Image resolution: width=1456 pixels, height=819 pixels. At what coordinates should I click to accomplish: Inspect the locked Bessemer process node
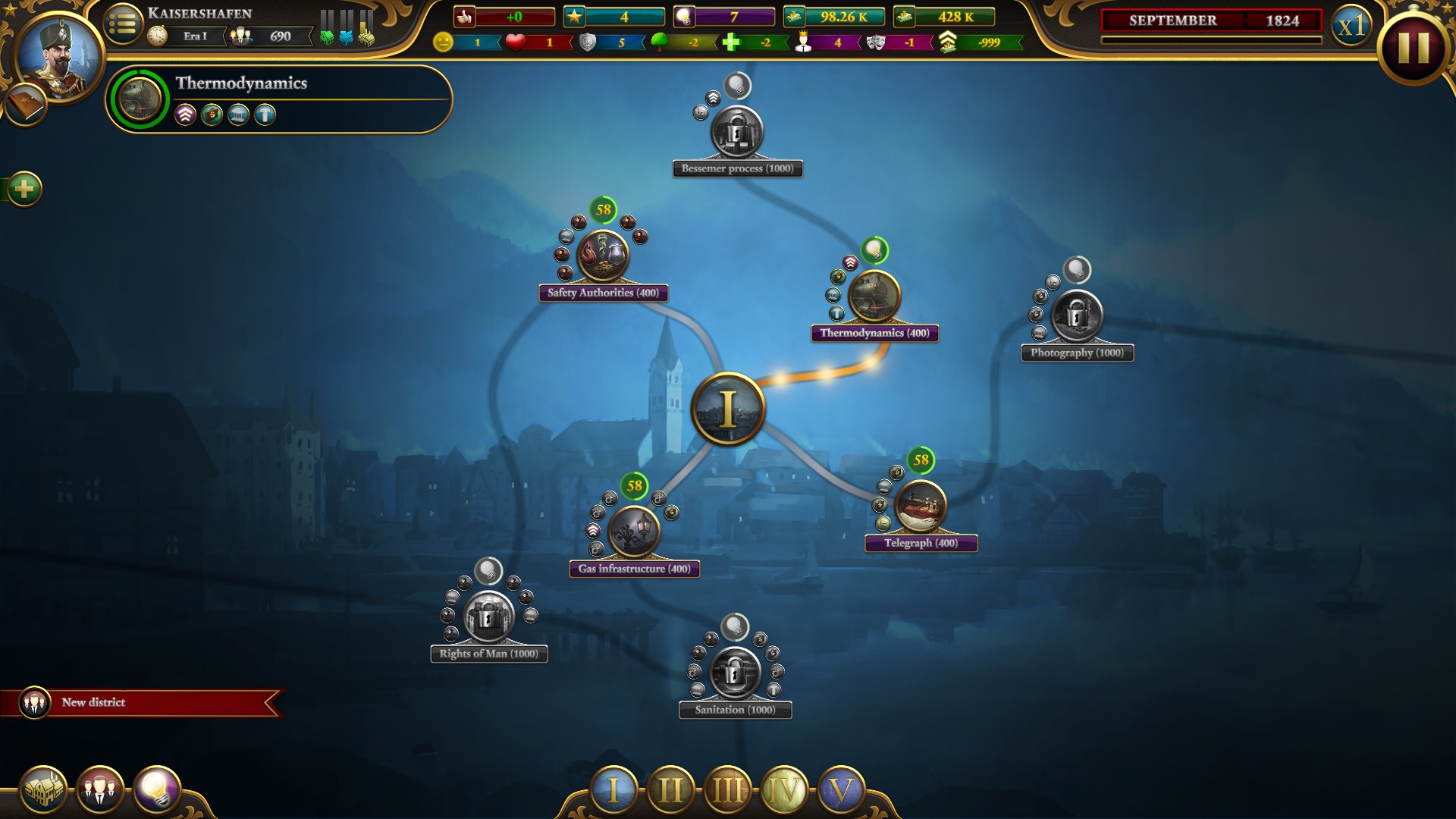[x=736, y=132]
